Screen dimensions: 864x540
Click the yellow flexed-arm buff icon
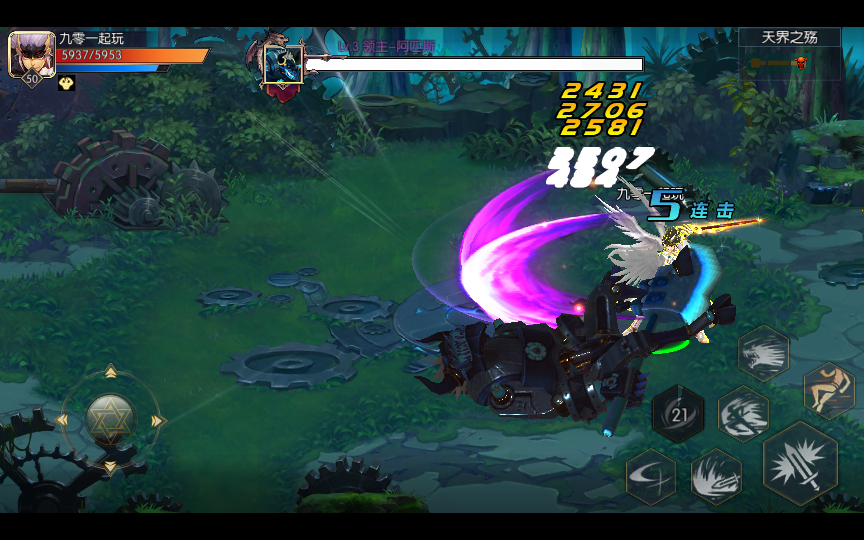tap(67, 84)
